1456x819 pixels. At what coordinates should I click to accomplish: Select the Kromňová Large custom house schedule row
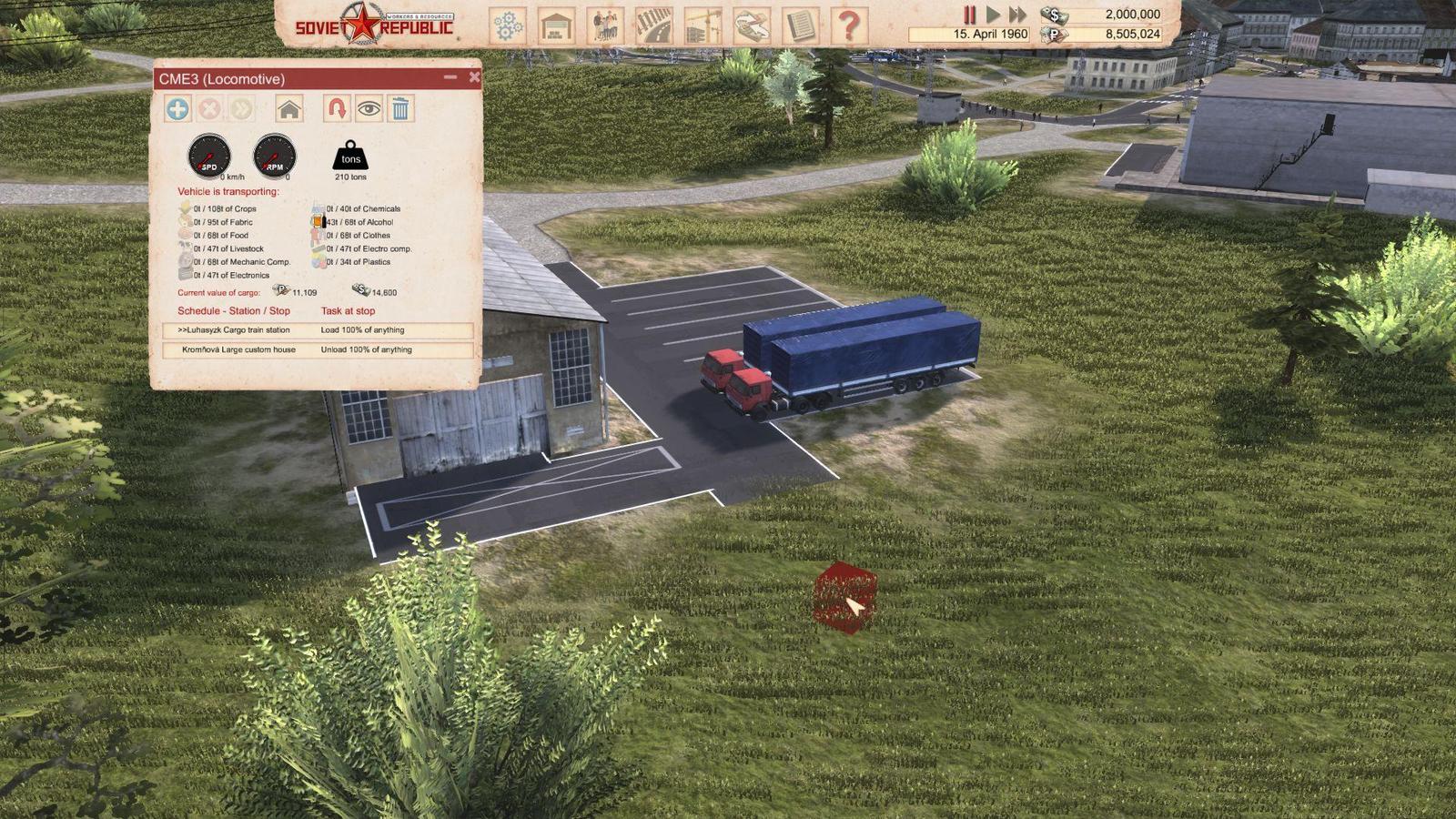tap(318, 349)
